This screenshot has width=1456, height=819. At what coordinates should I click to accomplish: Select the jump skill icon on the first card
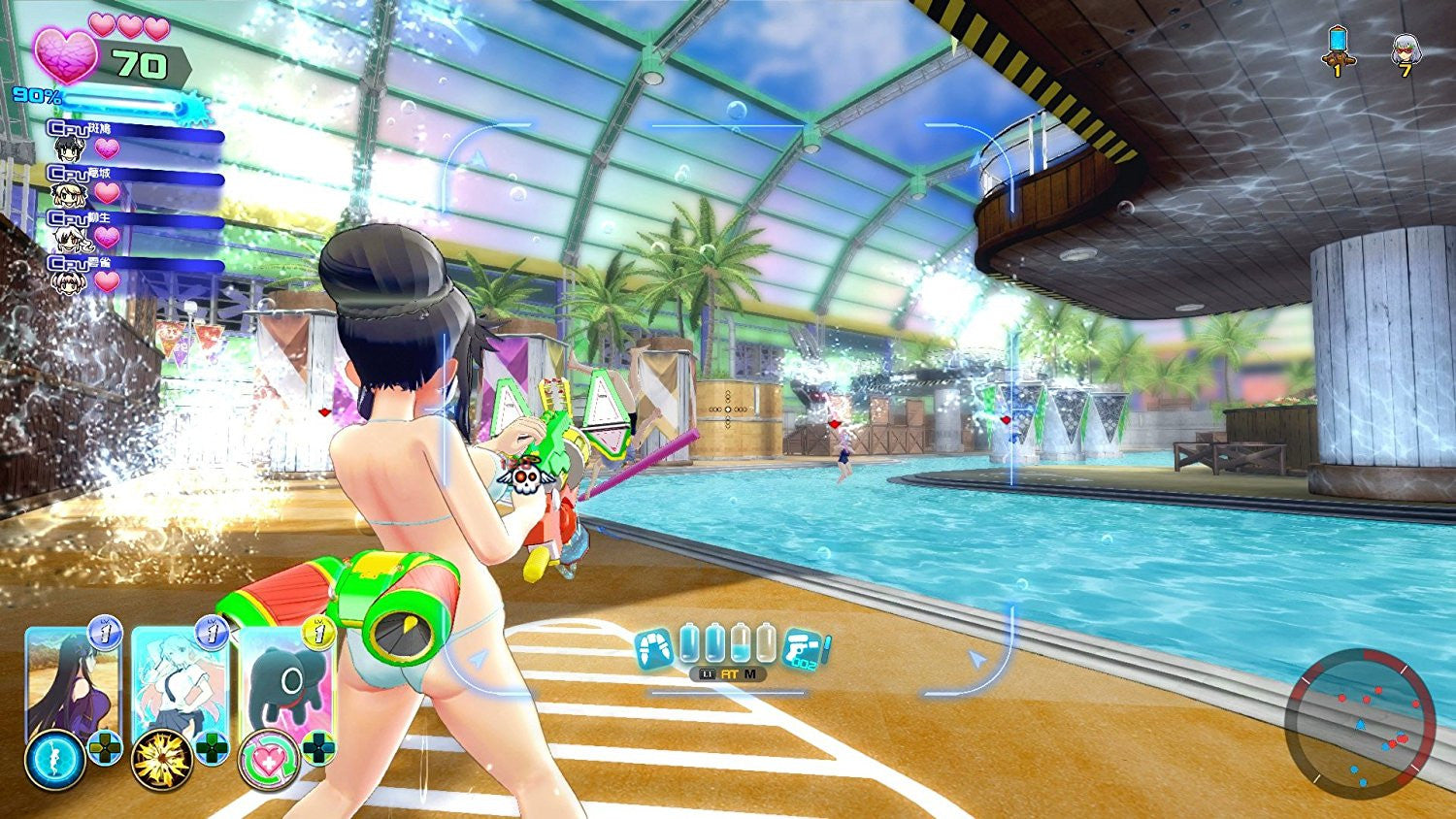pyautogui.click(x=55, y=757)
